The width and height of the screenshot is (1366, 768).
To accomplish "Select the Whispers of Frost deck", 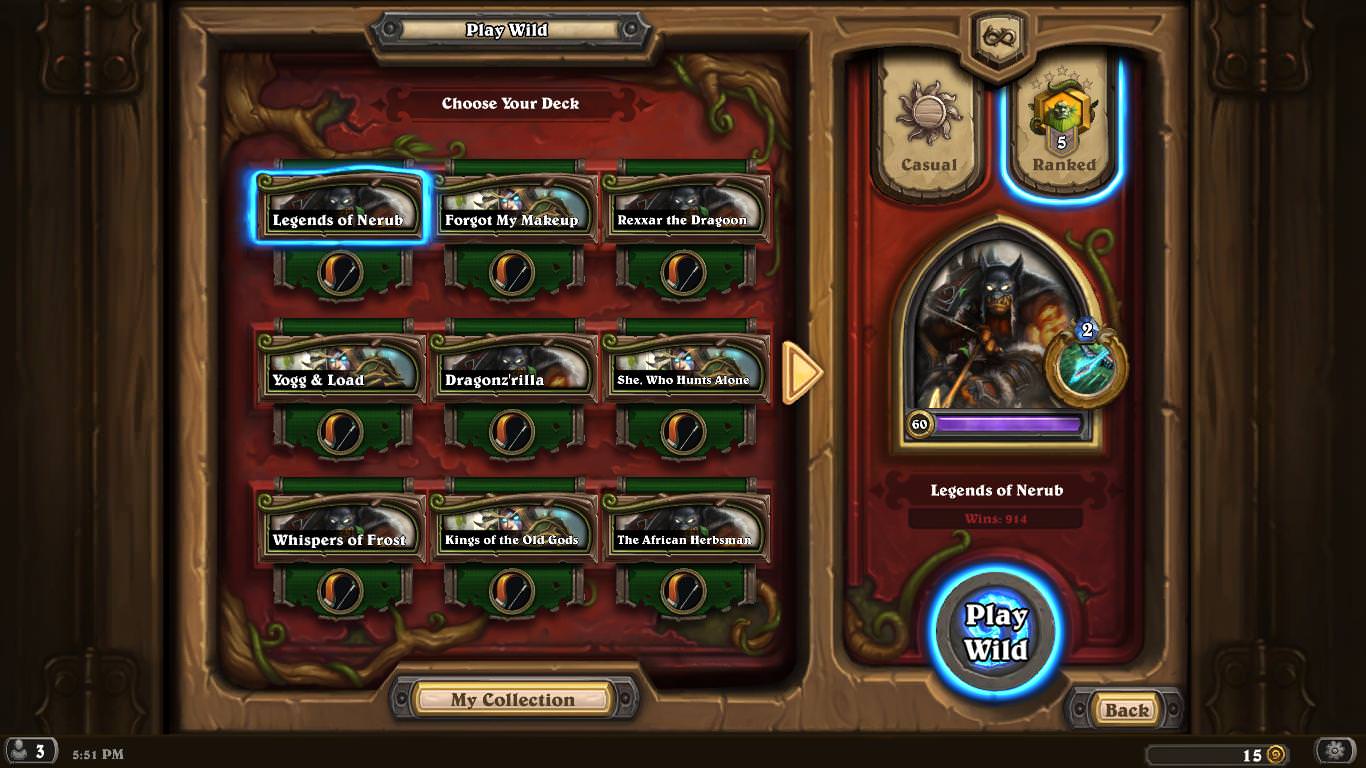I will (x=340, y=527).
